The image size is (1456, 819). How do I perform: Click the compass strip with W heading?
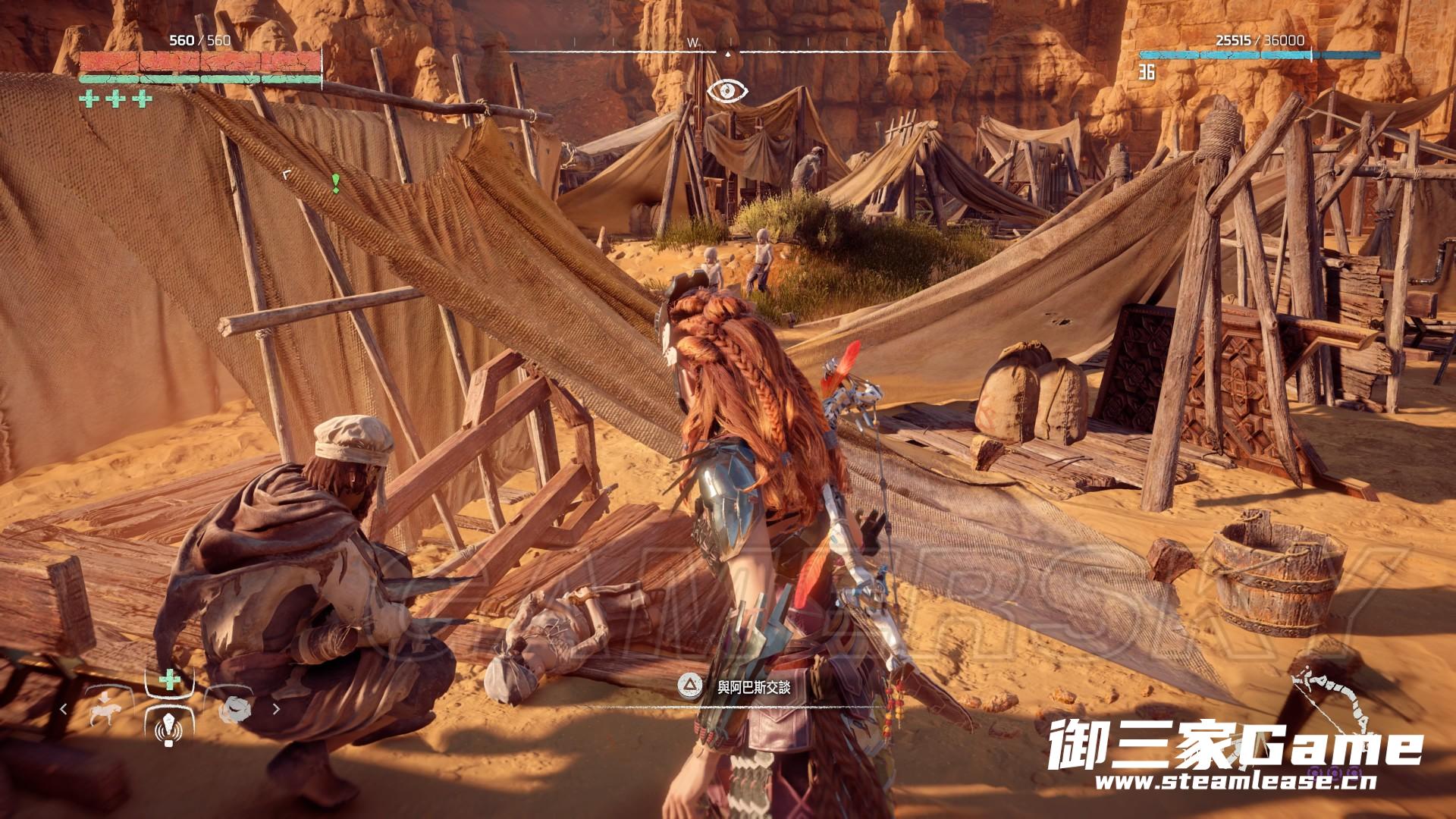pyautogui.click(x=727, y=51)
